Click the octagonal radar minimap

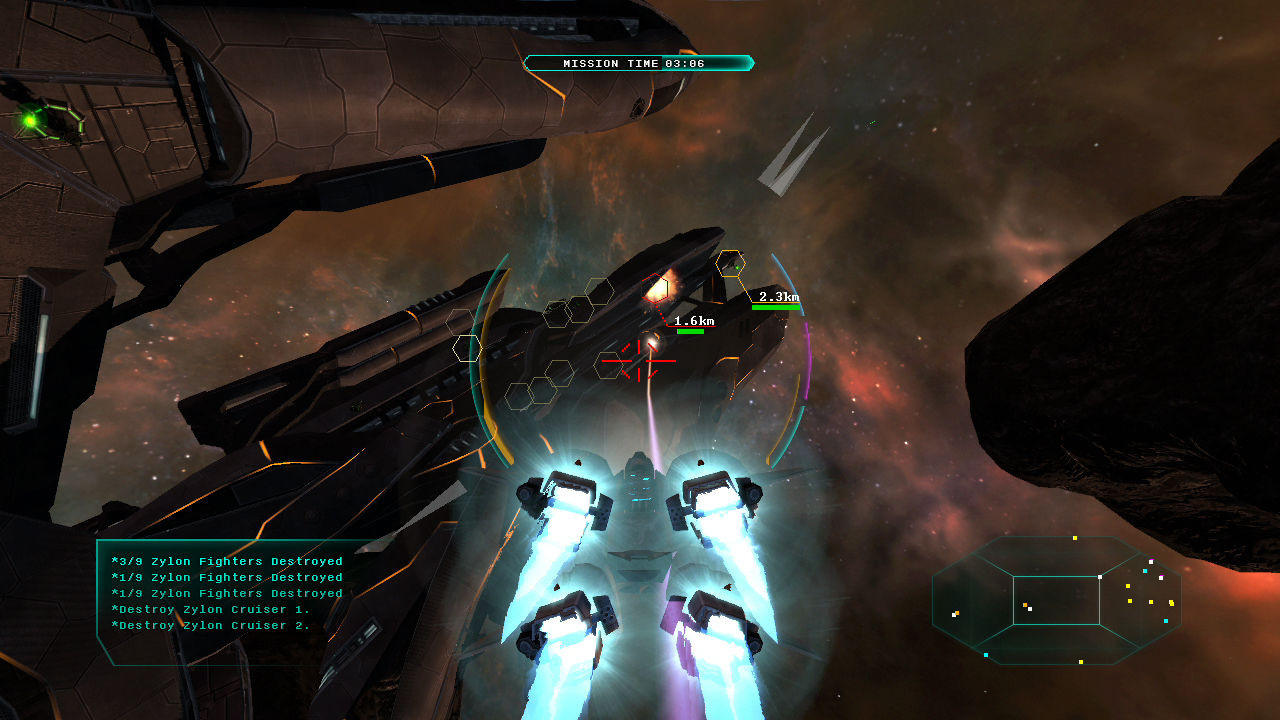tap(1057, 600)
